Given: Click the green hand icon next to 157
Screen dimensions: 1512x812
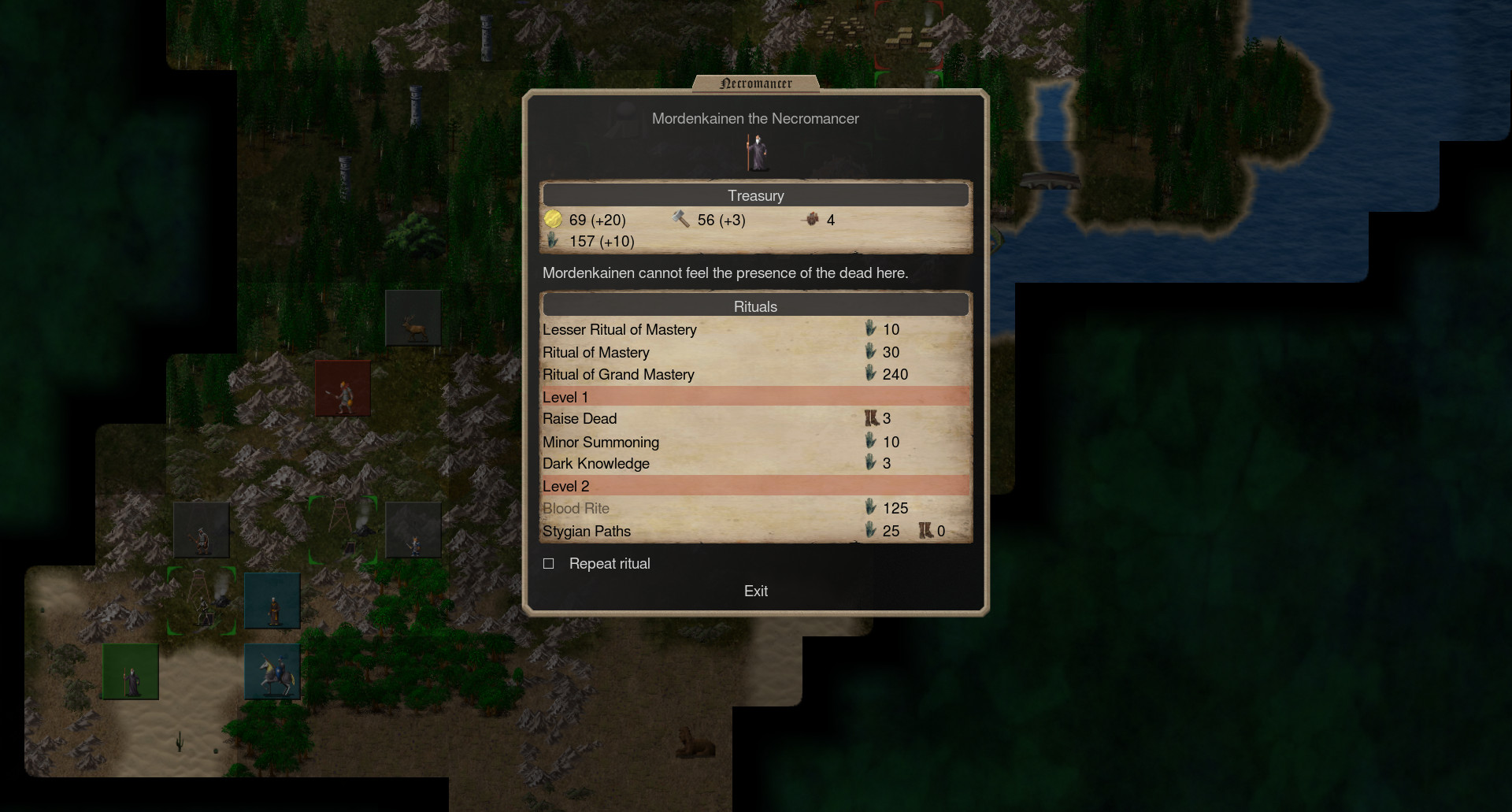Looking at the screenshot, I should pos(554,241).
